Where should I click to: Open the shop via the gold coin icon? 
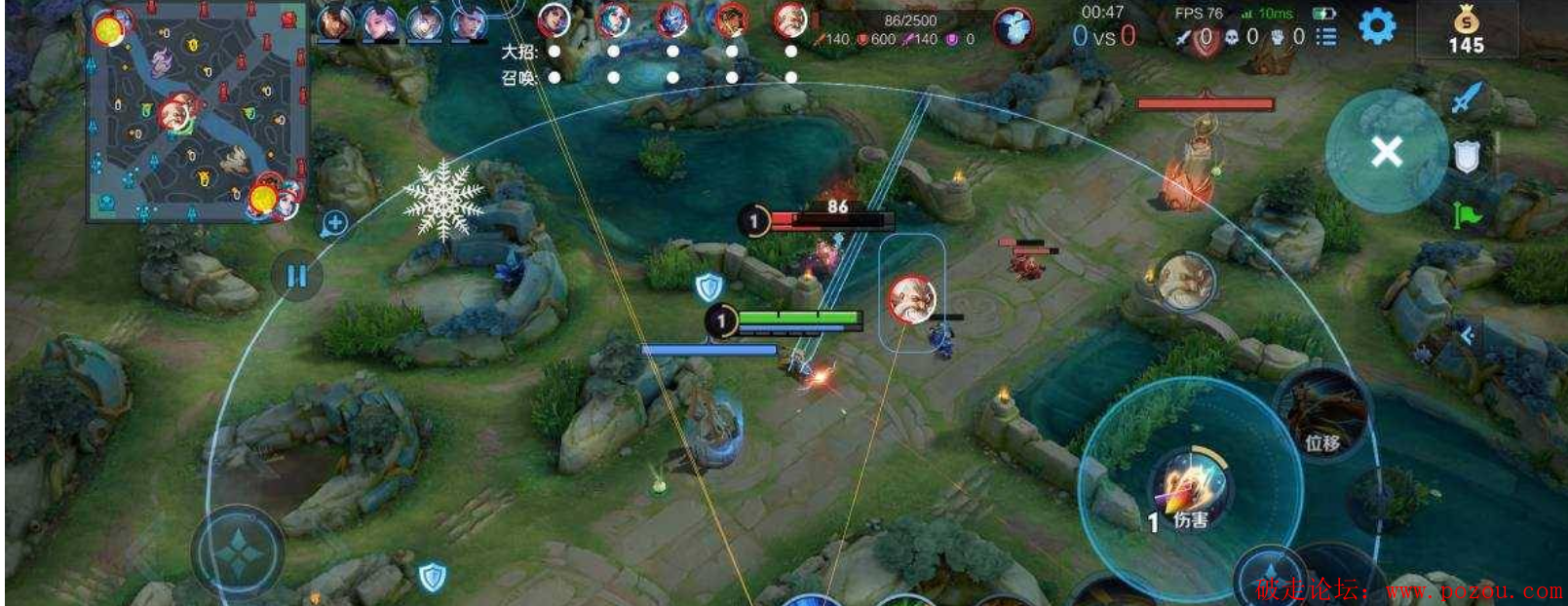click(1466, 31)
